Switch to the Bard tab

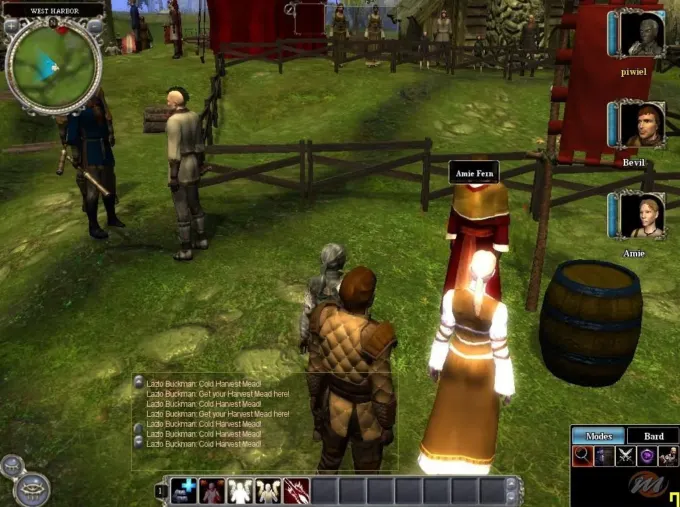point(653,436)
